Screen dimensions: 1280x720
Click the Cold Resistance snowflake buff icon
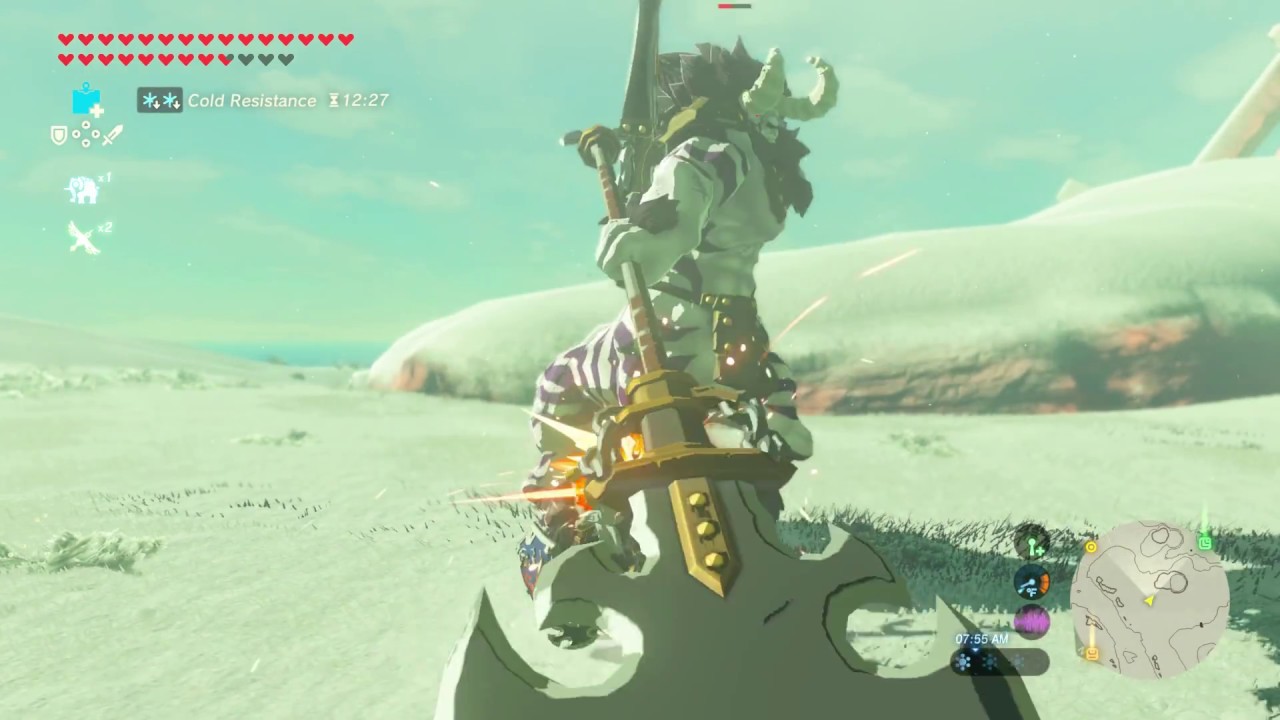click(x=159, y=100)
